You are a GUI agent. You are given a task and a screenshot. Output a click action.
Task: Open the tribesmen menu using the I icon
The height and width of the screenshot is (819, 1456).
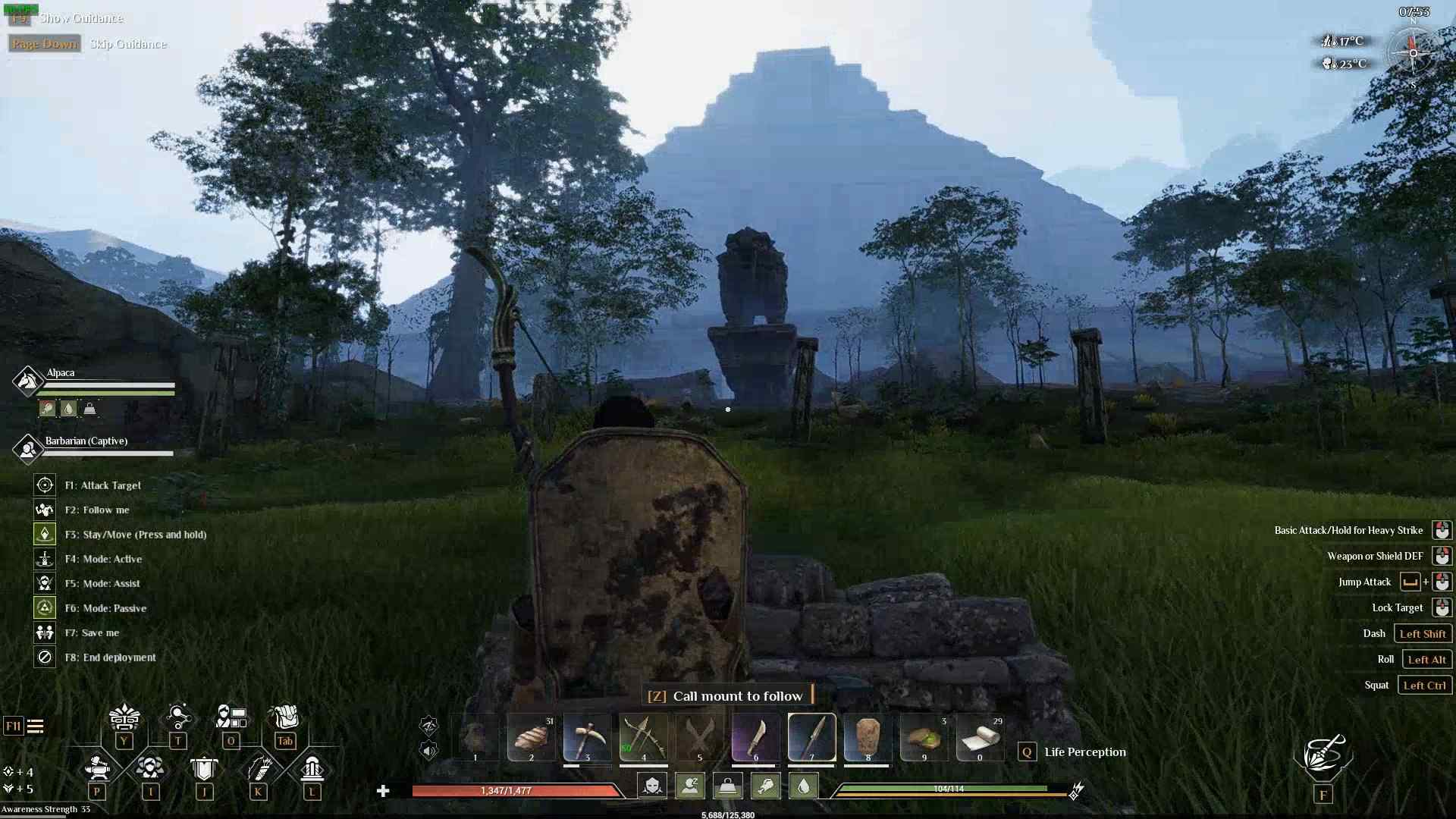point(151,767)
